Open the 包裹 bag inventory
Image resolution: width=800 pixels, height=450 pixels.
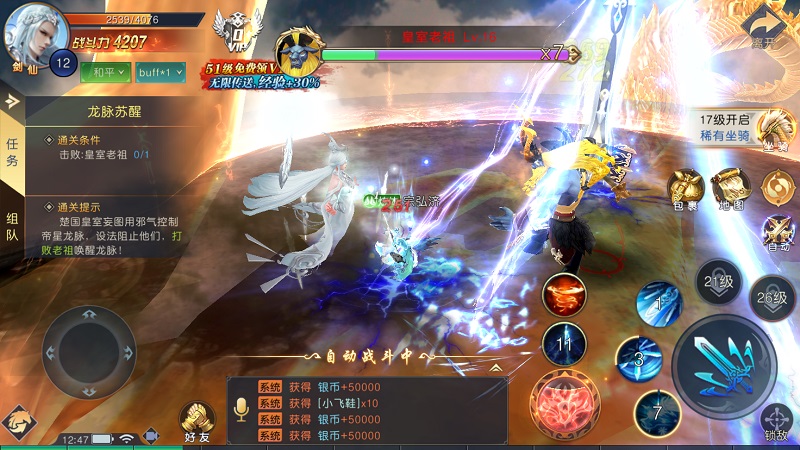[686, 189]
